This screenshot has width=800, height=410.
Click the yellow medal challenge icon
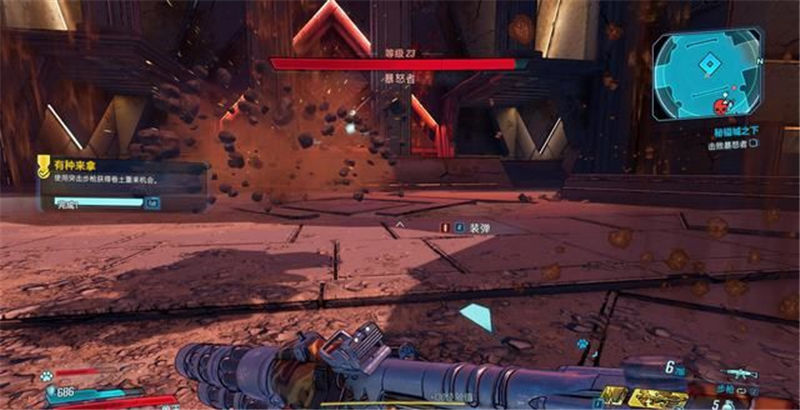click(44, 167)
